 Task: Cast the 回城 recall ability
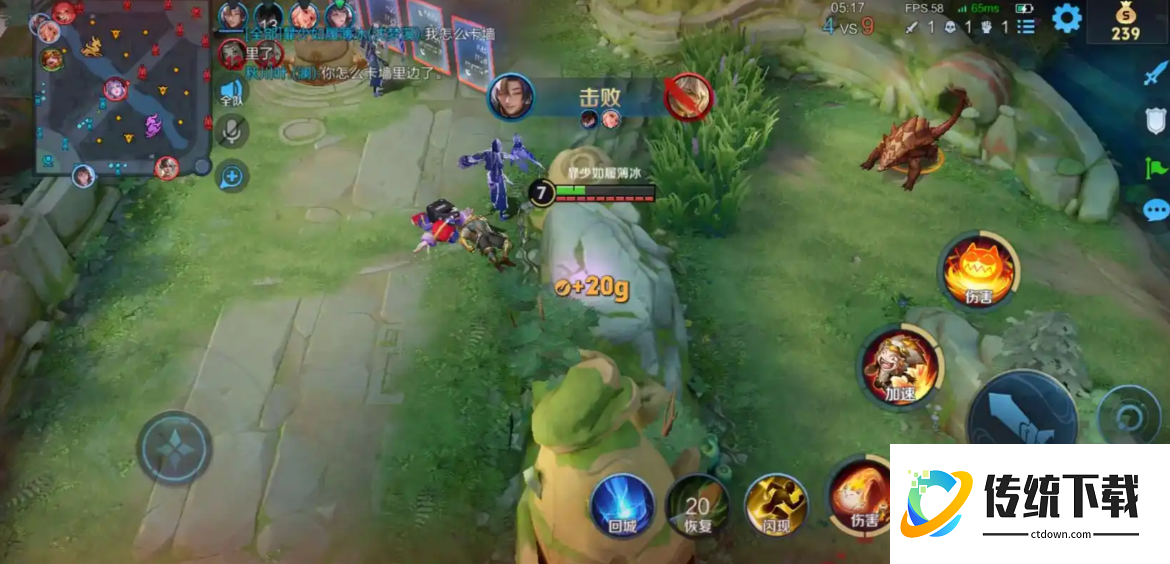coord(622,505)
